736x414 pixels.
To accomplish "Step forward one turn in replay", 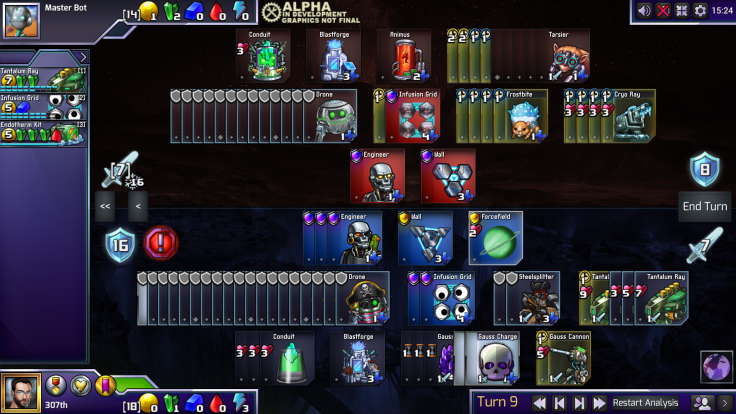I will (x=580, y=403).
